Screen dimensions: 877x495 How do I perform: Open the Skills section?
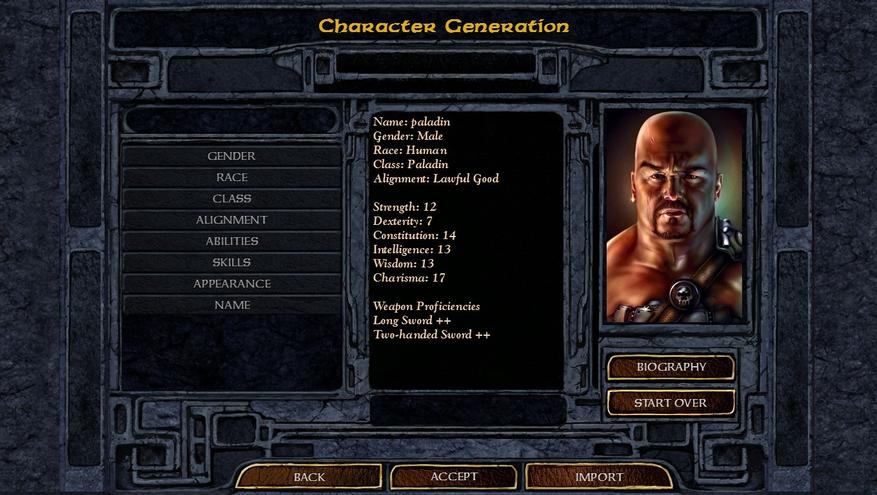tap(231, 262)
